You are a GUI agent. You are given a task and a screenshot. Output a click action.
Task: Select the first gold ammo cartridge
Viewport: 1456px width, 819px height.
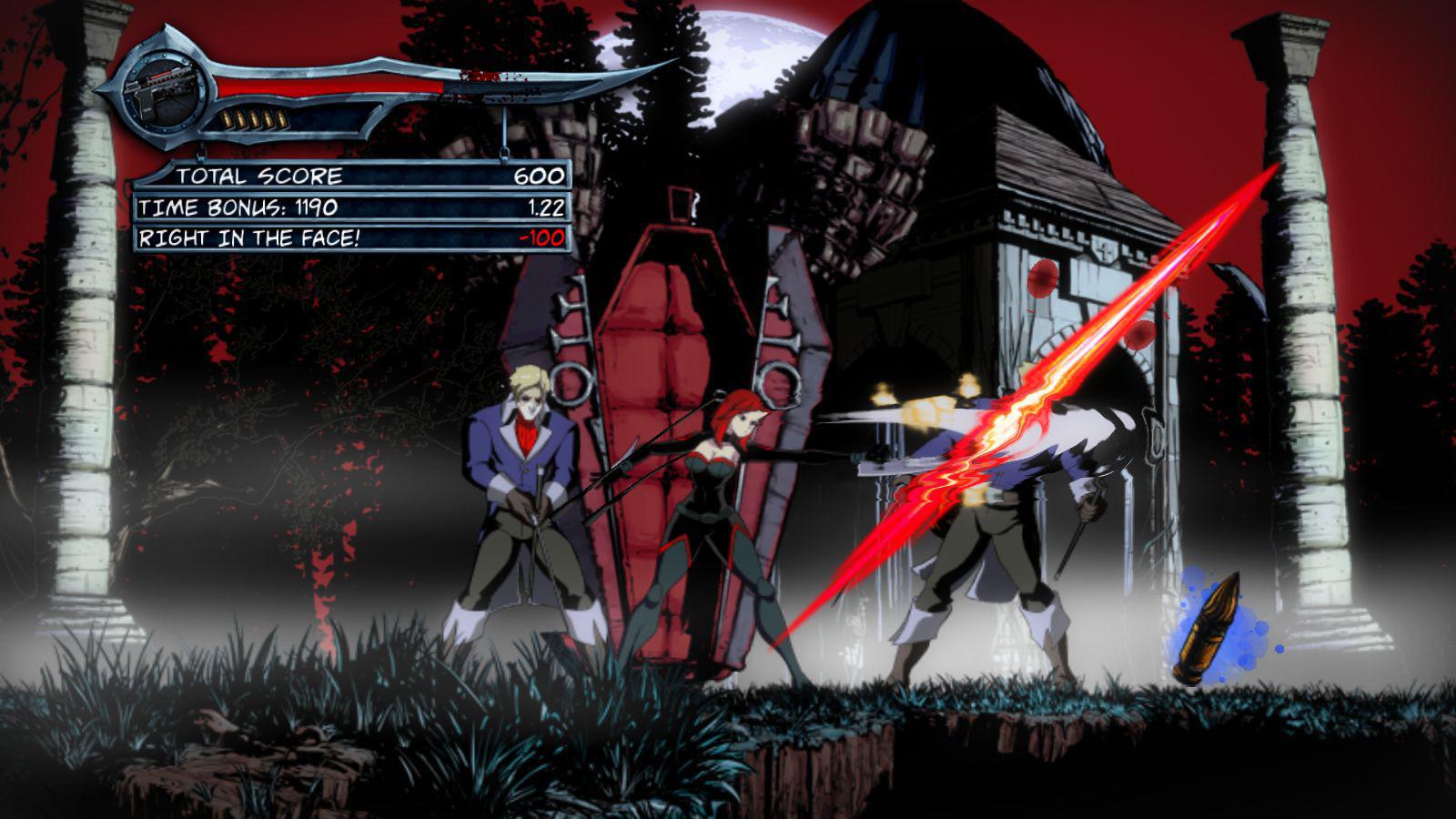click(228, 118)
